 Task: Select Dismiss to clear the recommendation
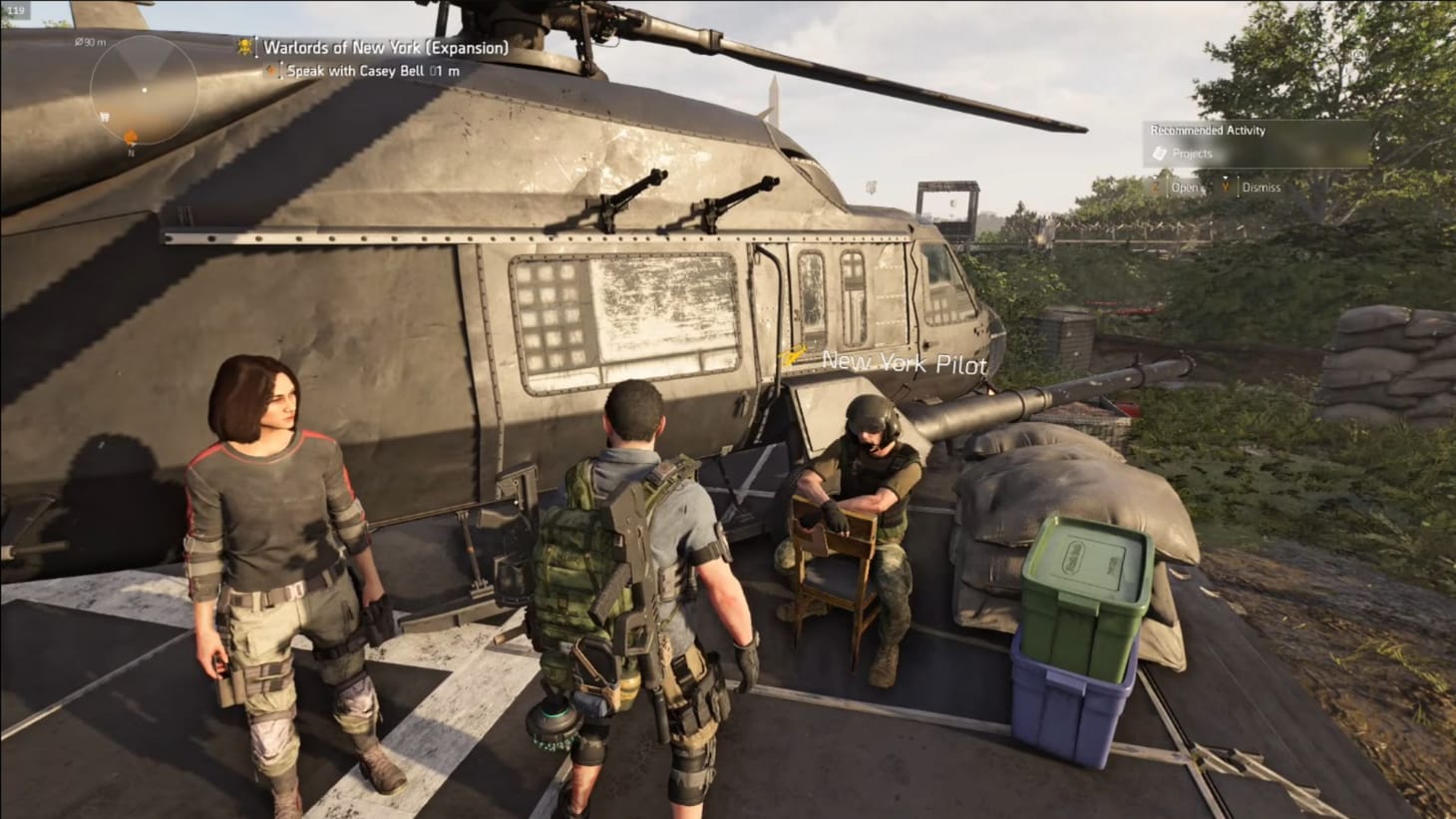(1261, 187)
